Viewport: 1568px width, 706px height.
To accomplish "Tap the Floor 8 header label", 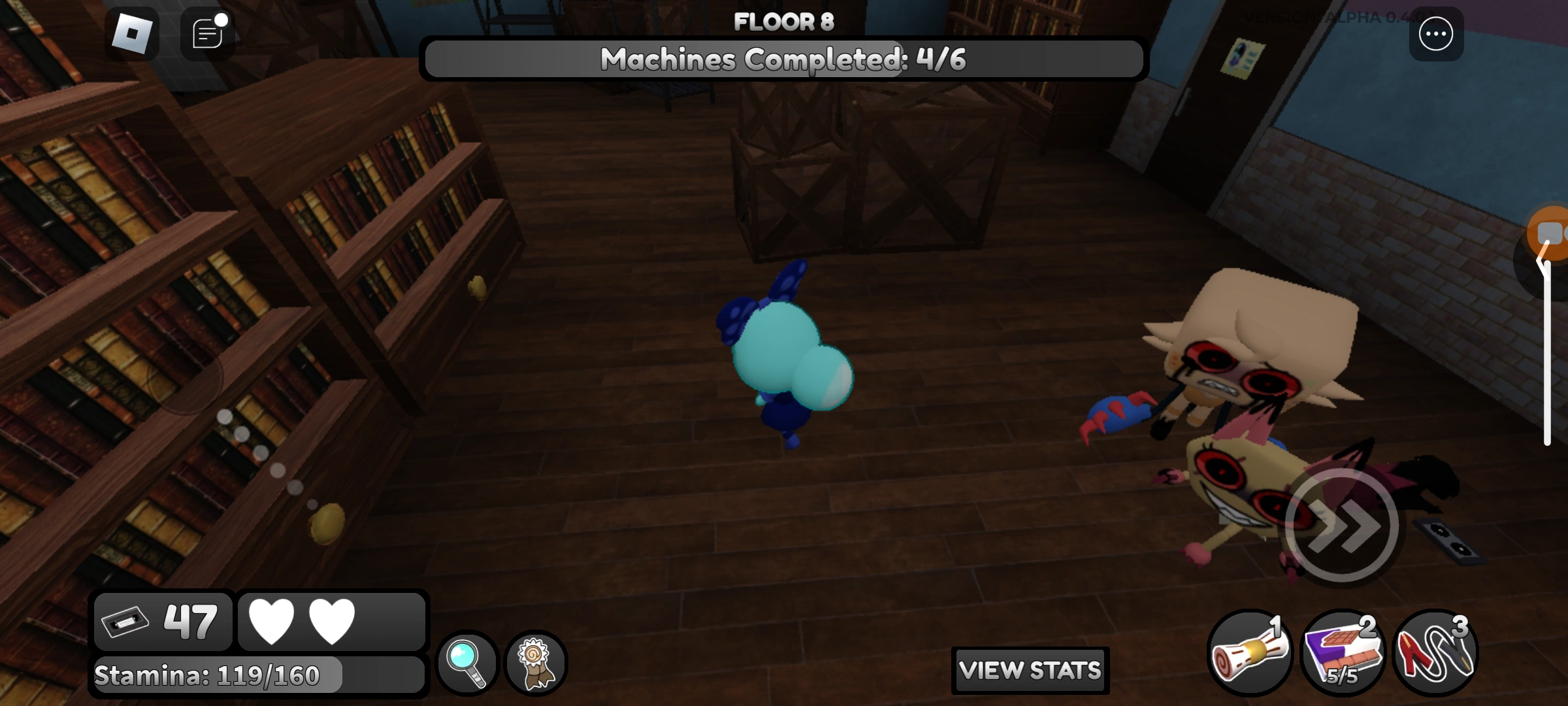I will (784, 21).
